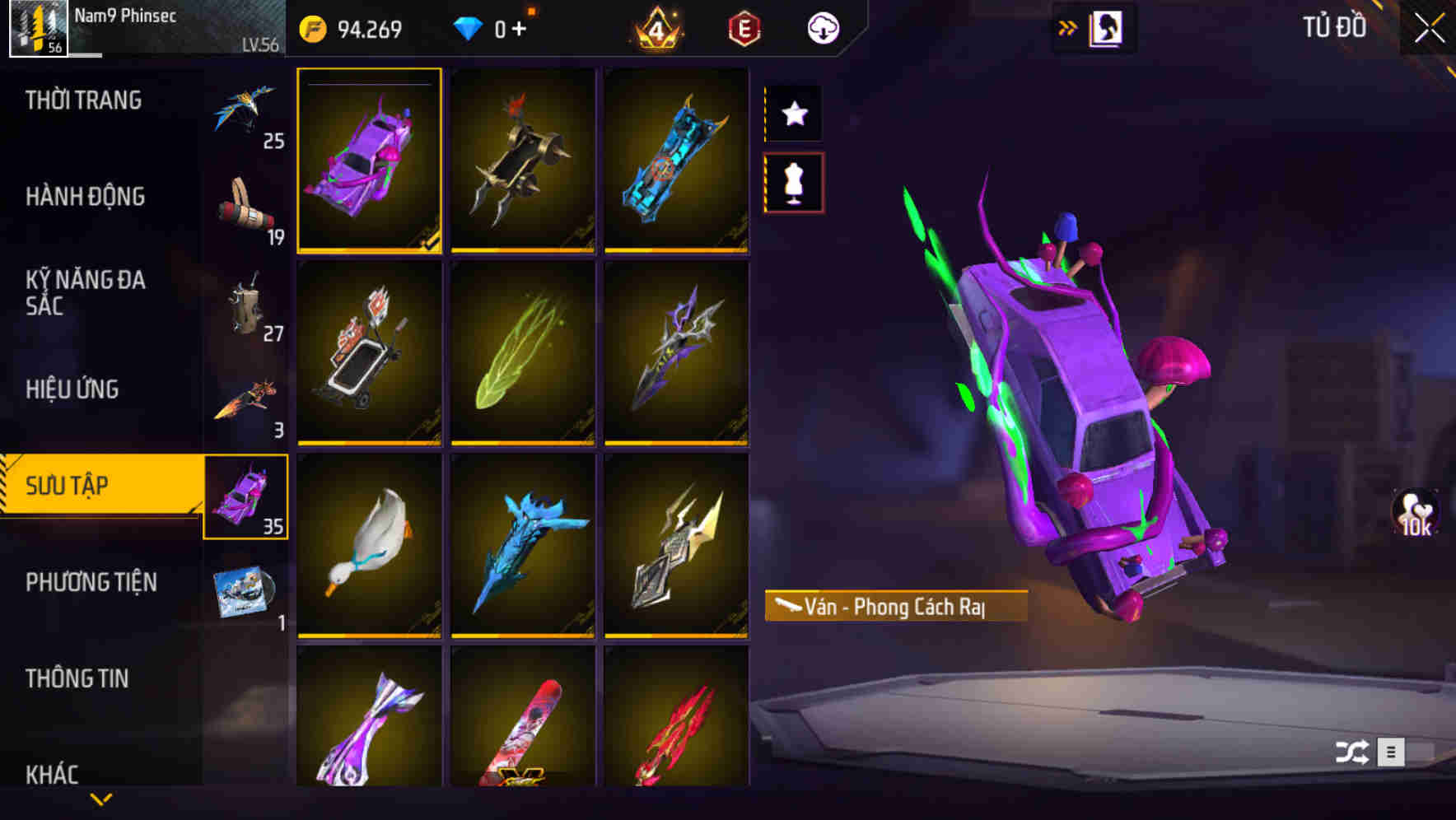Click the Ván - Phong Cách Rạp label
Viewport: 1456px width, 820px height.
tap(896, 605)
